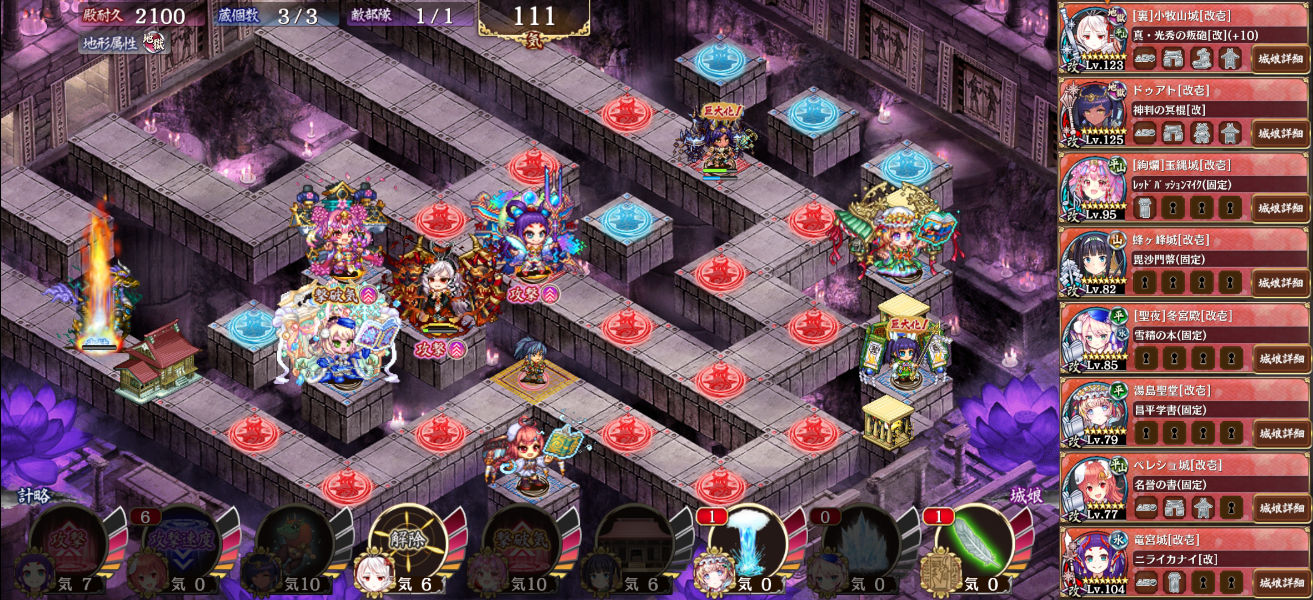
Task: Open 城娘詳細 for ペレシュ城
Action: click(x=1280, y=508)
